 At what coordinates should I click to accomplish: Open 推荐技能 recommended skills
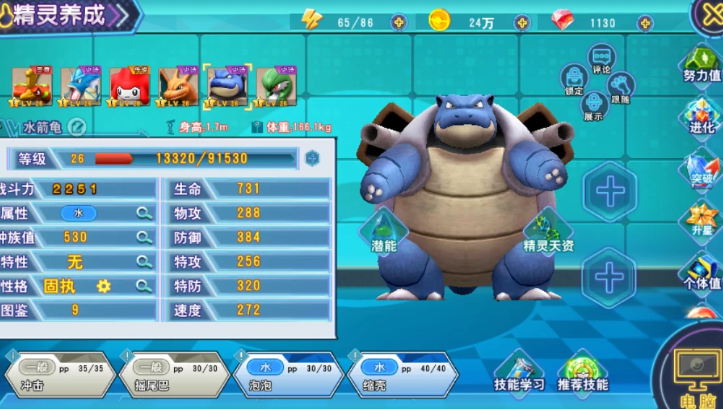582,374
